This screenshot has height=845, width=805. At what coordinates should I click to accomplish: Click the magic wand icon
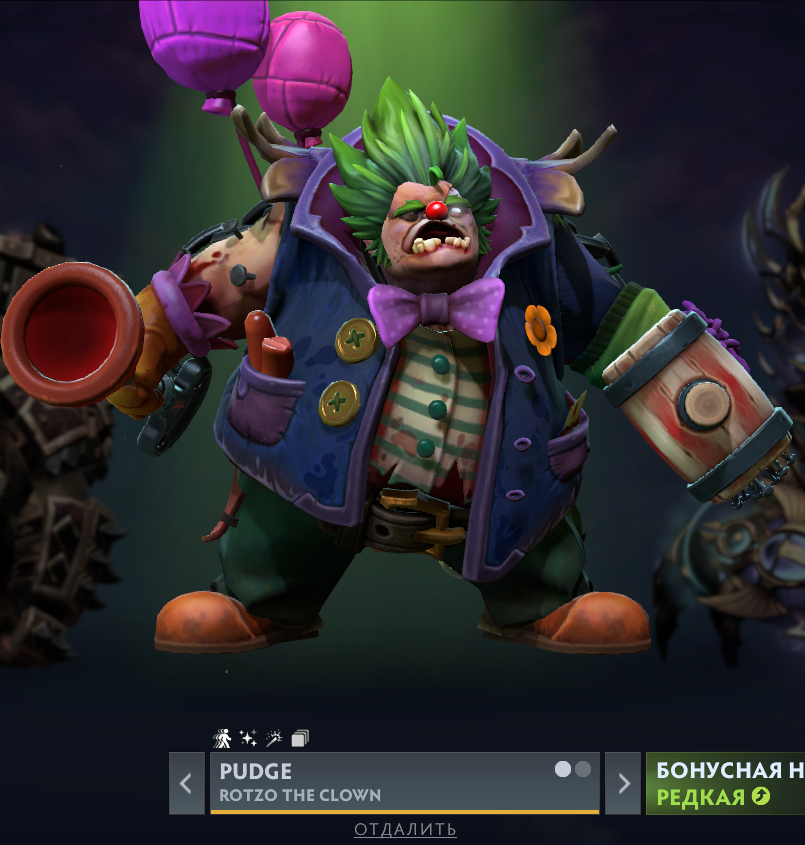pyautogui.click(x=274, y=739)
